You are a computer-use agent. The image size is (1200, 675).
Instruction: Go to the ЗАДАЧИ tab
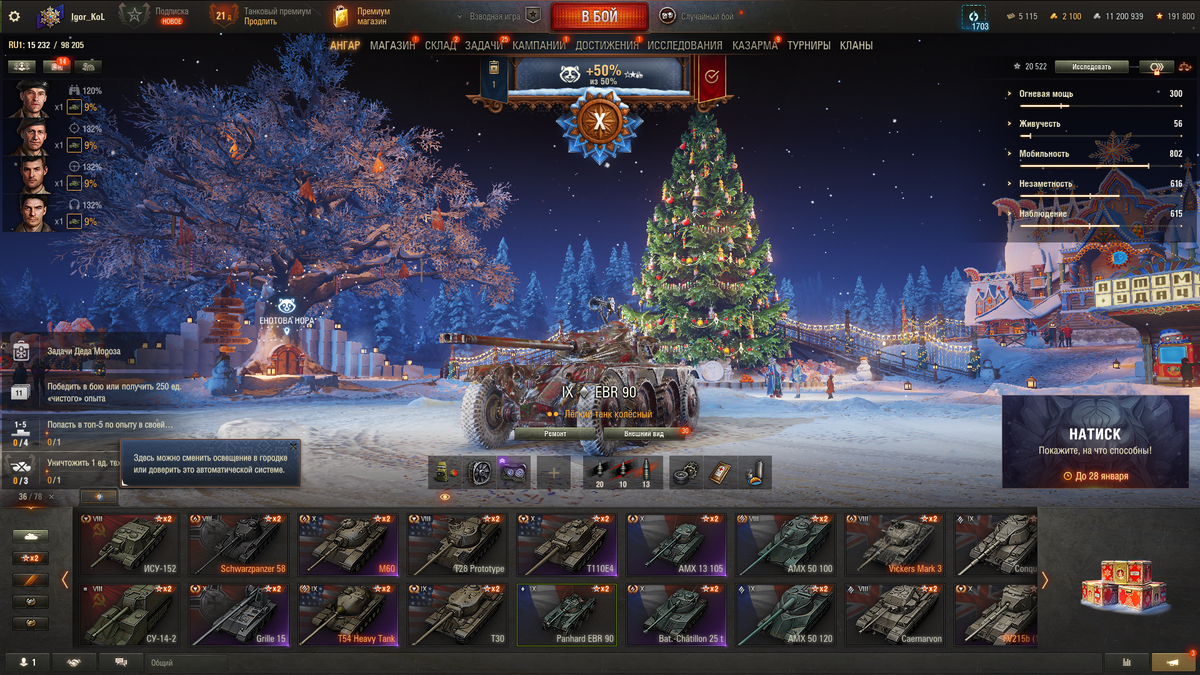coord(484,45)
